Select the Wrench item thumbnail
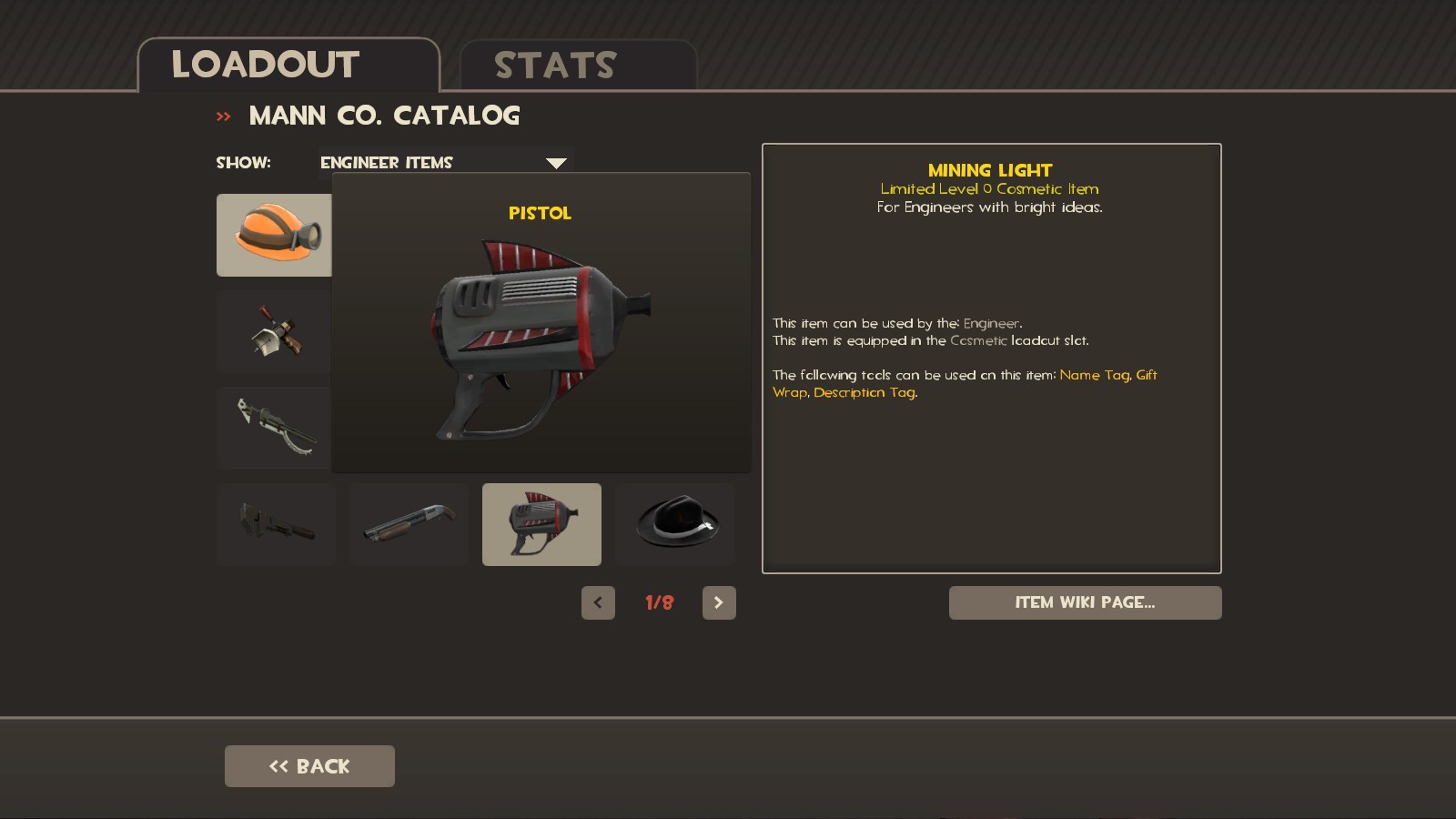 point(276,524)
